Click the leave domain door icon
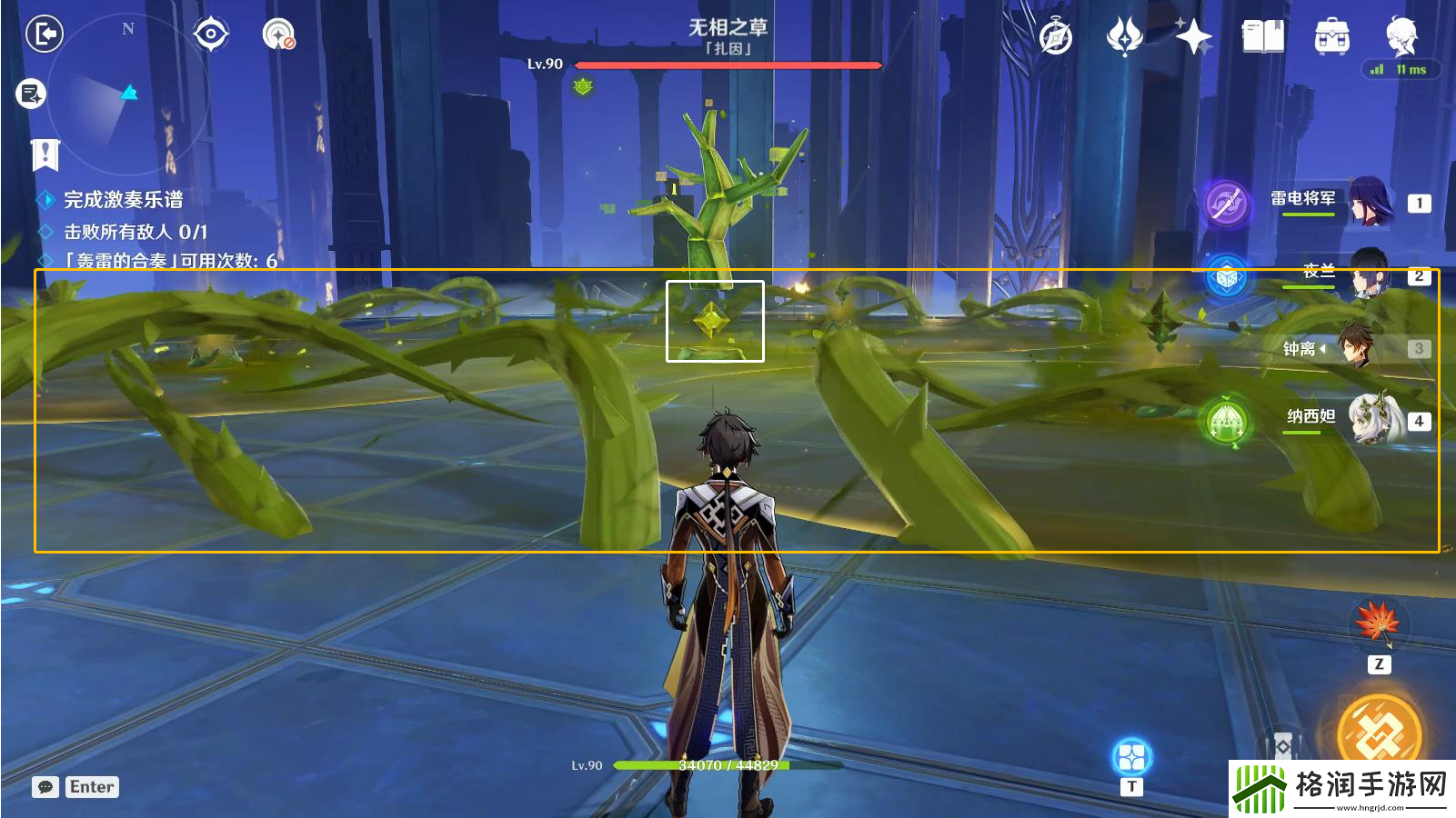Image resolution: width=1456 pixels, height=818 pixels. coord(44,35)
